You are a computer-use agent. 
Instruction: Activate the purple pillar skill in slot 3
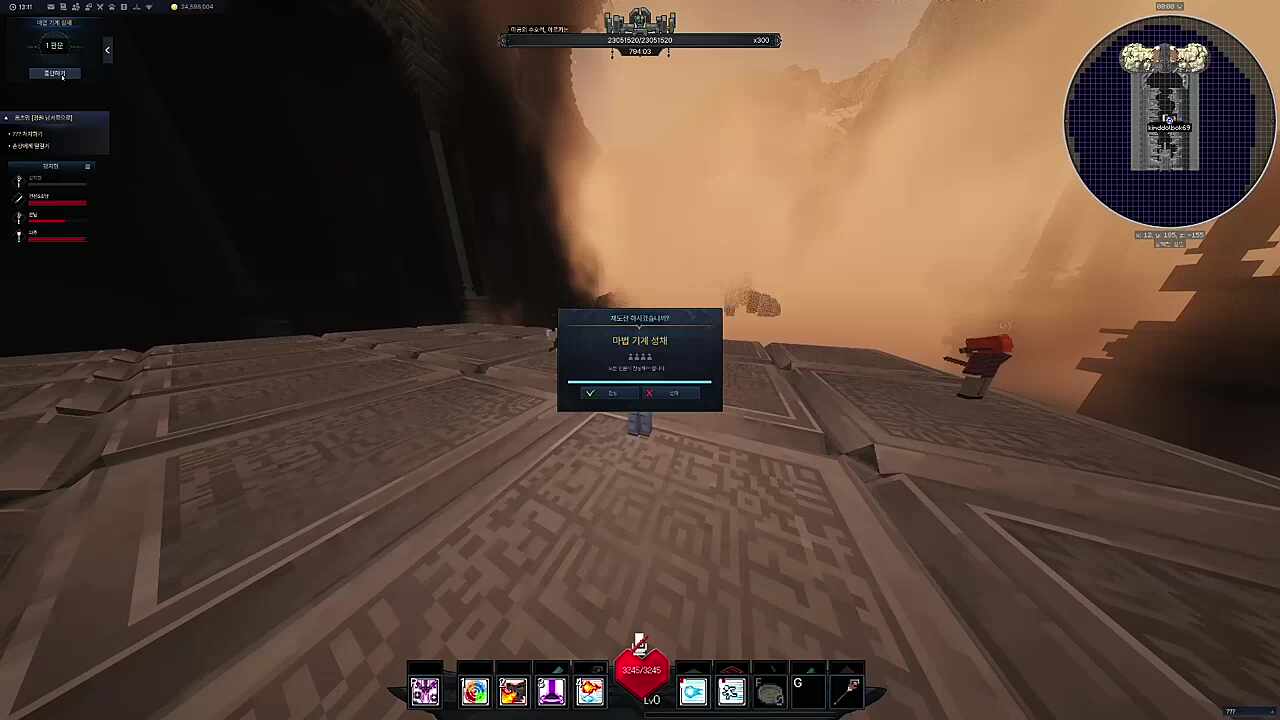(551, 691)
